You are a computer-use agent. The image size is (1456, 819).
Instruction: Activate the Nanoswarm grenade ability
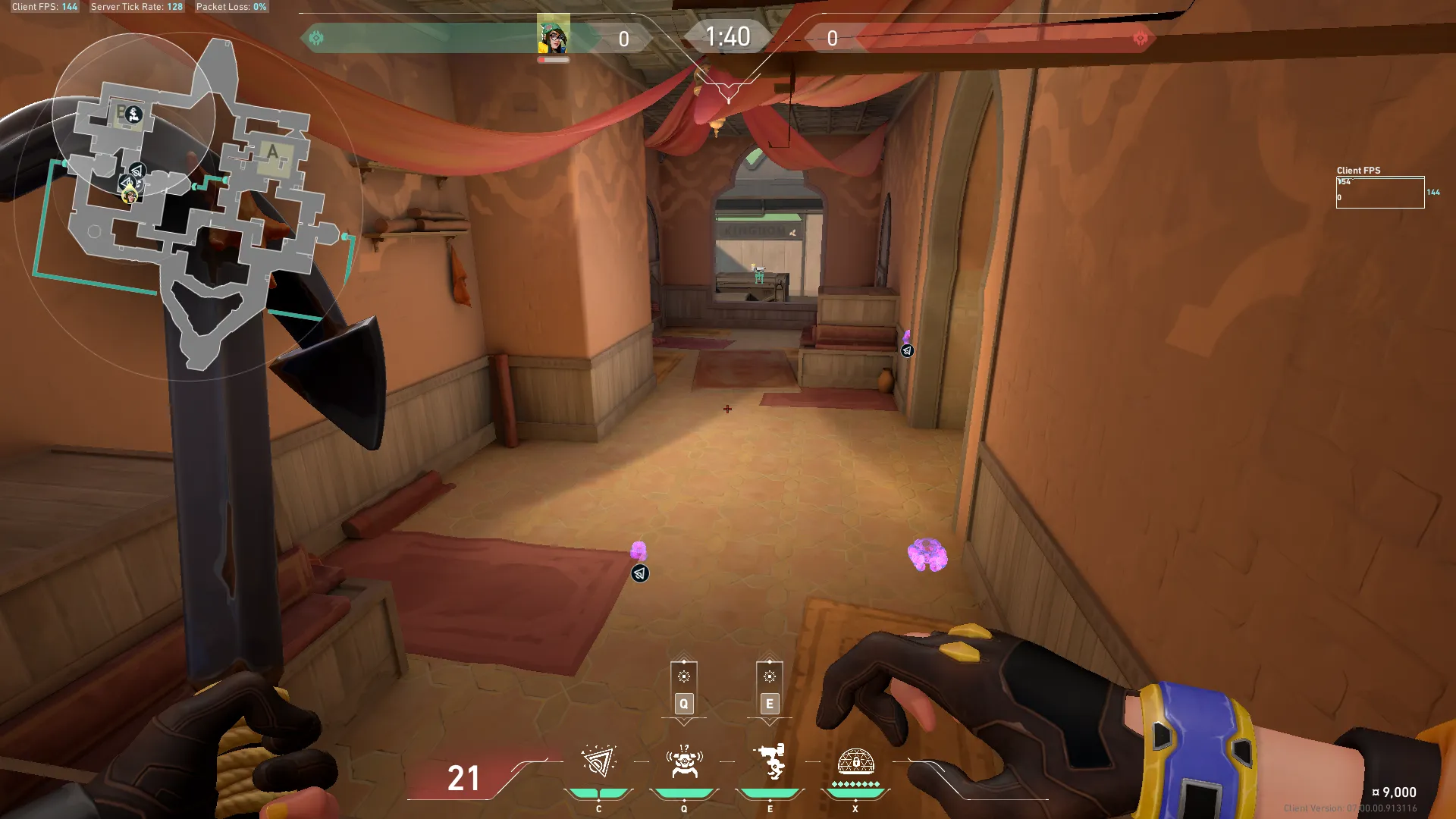[598, 762]
